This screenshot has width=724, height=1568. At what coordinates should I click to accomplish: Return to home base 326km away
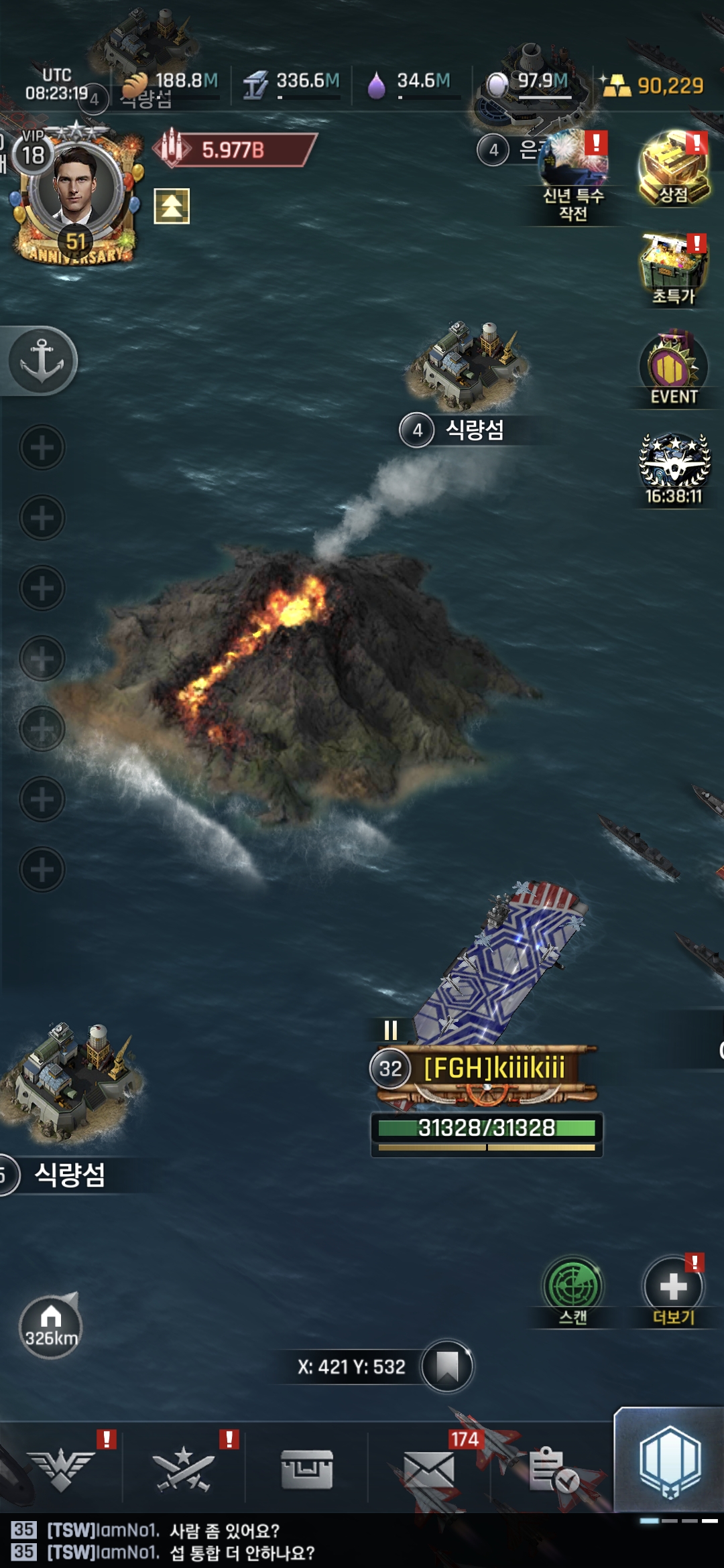tap(50, 1327)
